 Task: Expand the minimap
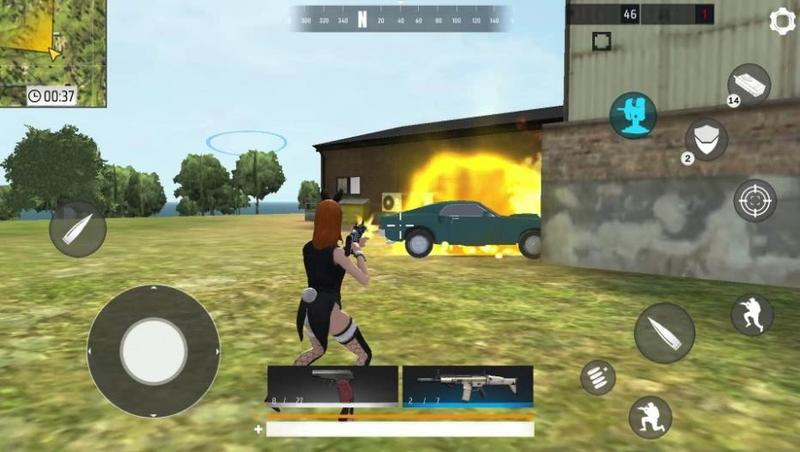[x=52, y=52]
